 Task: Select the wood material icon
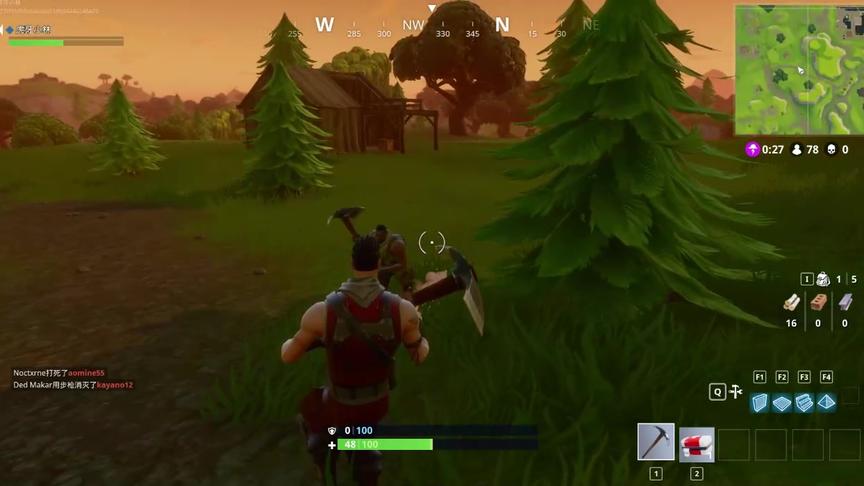tap(791, 302)
